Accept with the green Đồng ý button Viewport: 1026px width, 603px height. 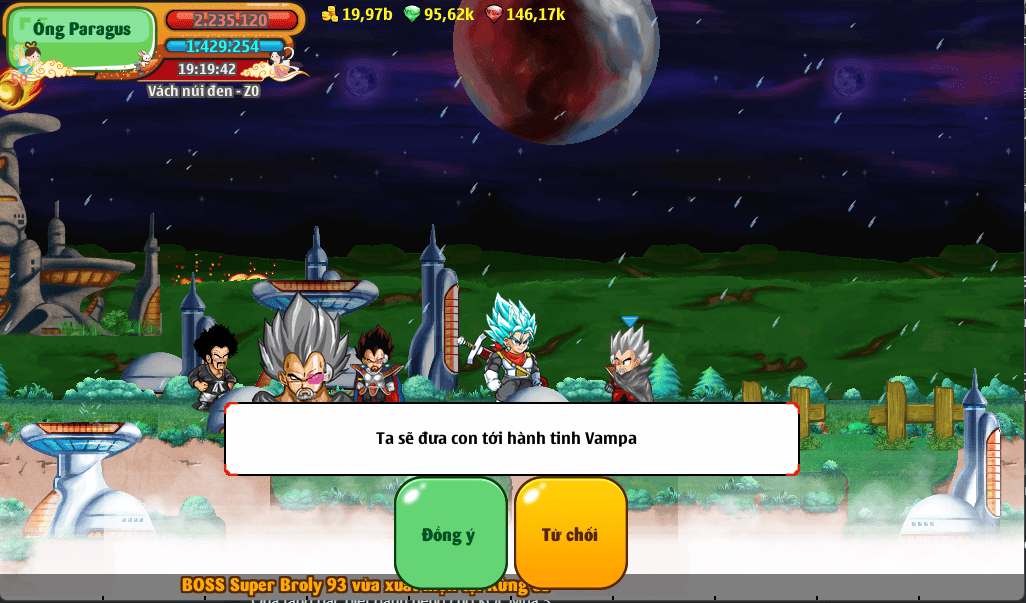tap(450, 533)
